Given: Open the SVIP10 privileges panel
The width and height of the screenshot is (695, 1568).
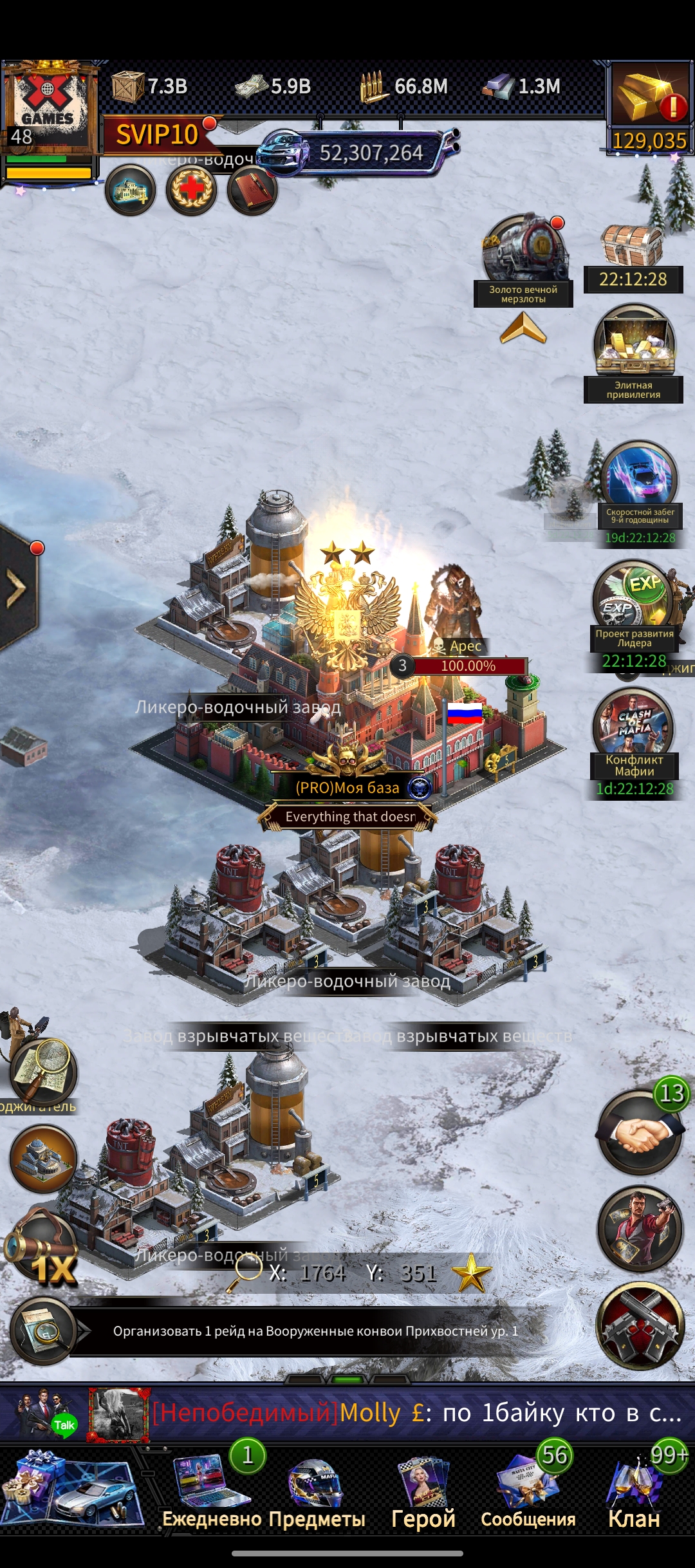Looking at the screenshot, I should click(x=158, y=135).
